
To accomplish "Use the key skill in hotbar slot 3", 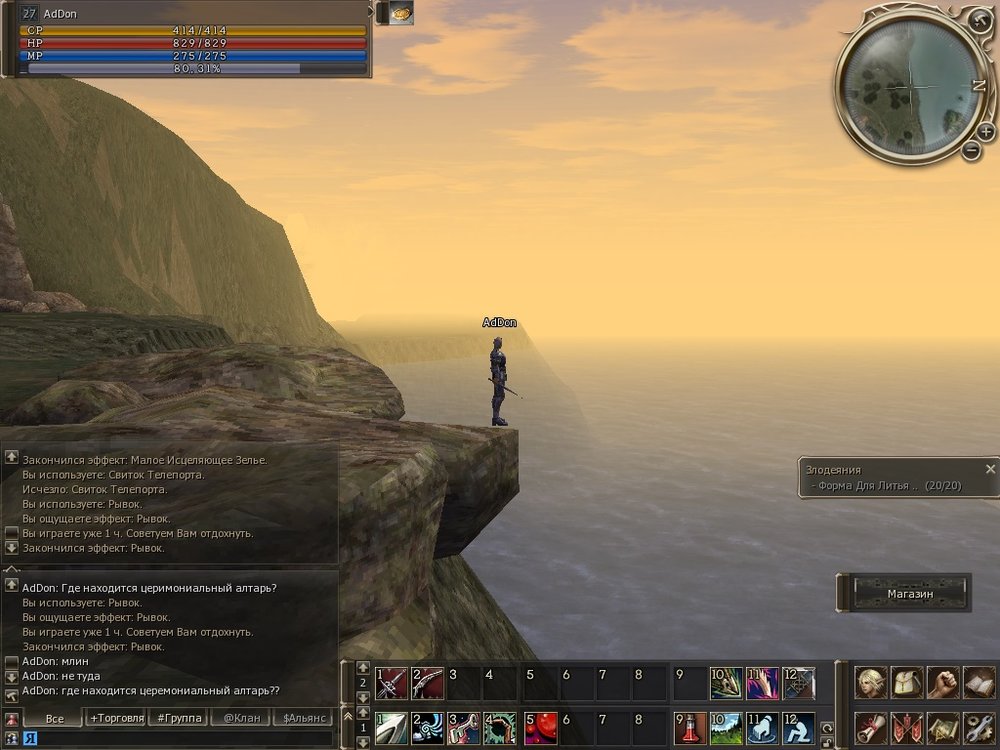I will click(x=464, y=728).
